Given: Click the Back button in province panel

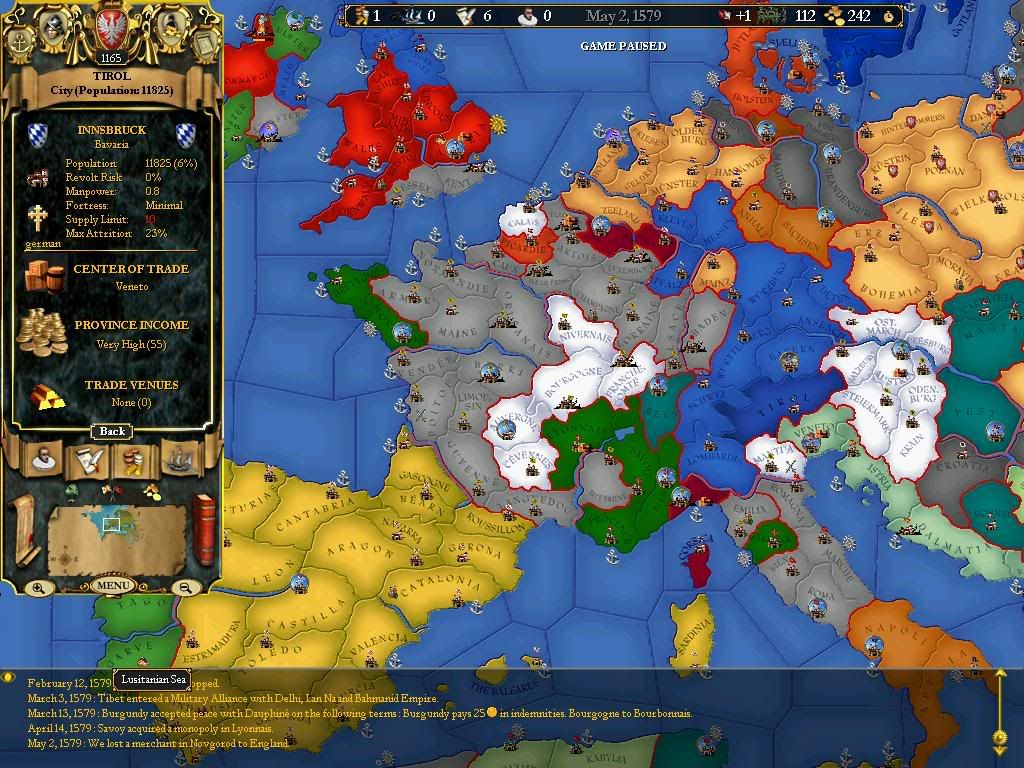Looking at the screenshot, I should [x=112, y=431].
